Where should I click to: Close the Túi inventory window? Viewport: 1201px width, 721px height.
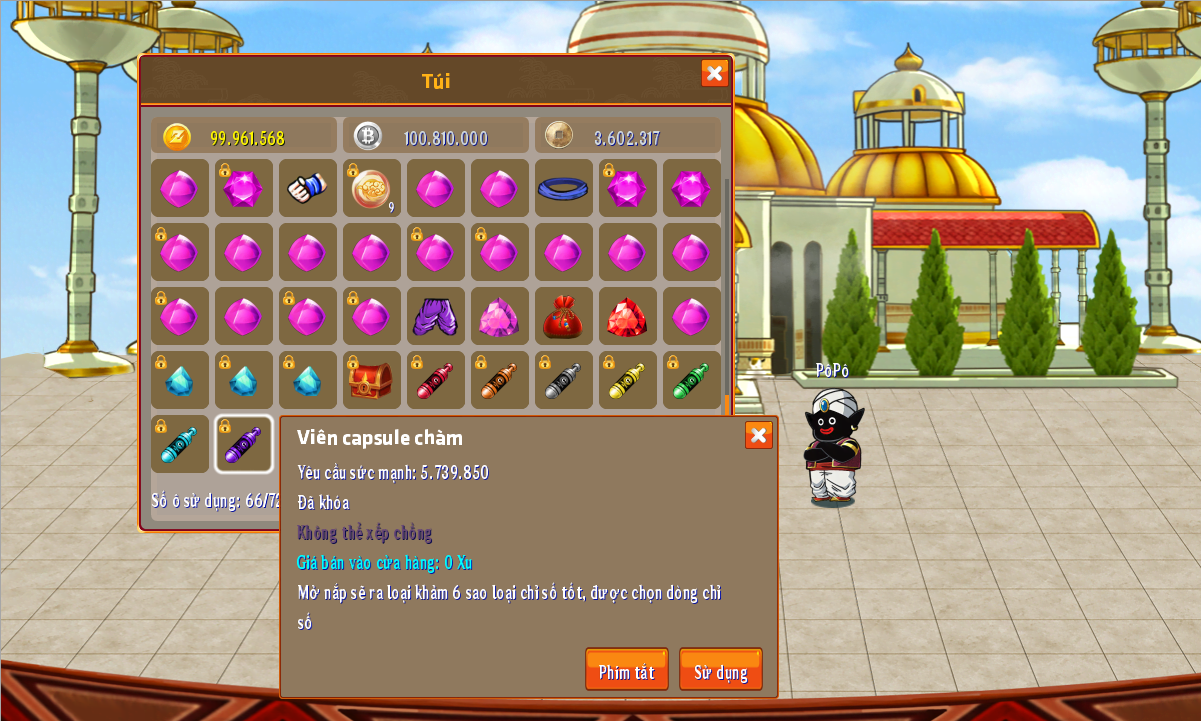tap(714, 73)
